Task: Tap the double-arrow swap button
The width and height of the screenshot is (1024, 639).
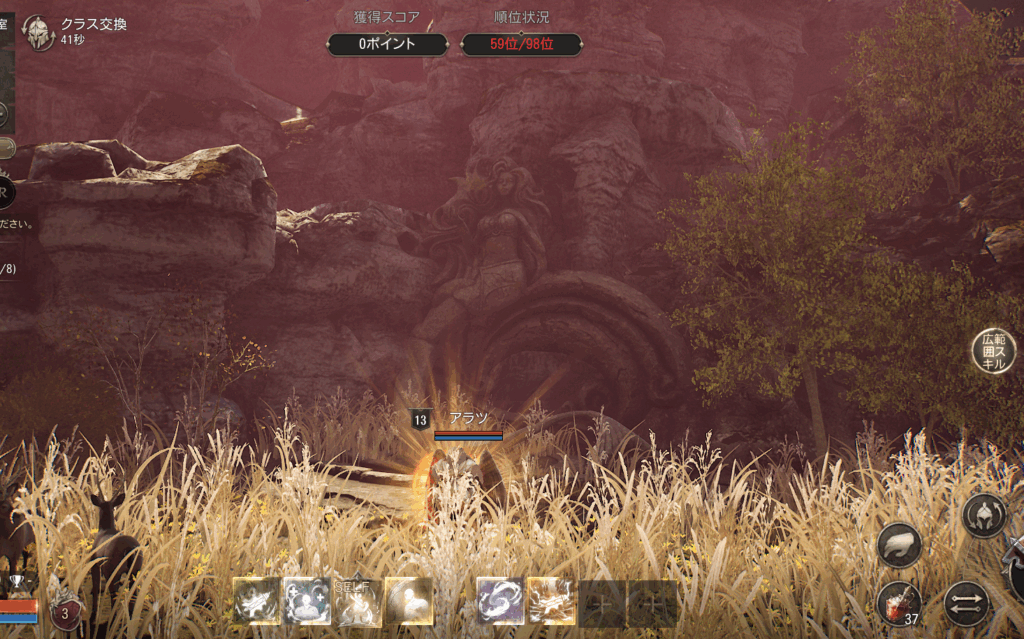Action: 966,603
